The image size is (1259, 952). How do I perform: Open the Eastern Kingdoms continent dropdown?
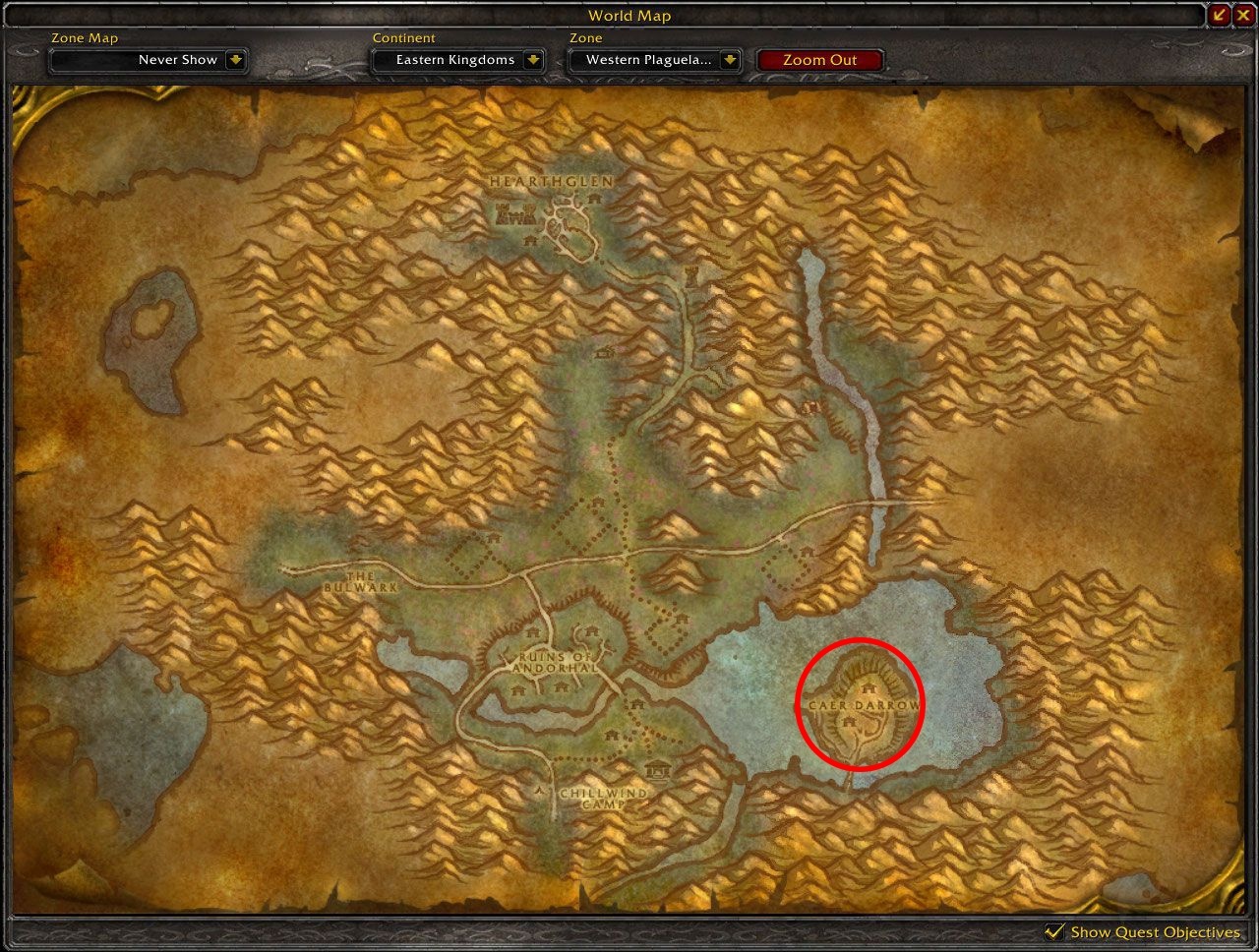458,60
